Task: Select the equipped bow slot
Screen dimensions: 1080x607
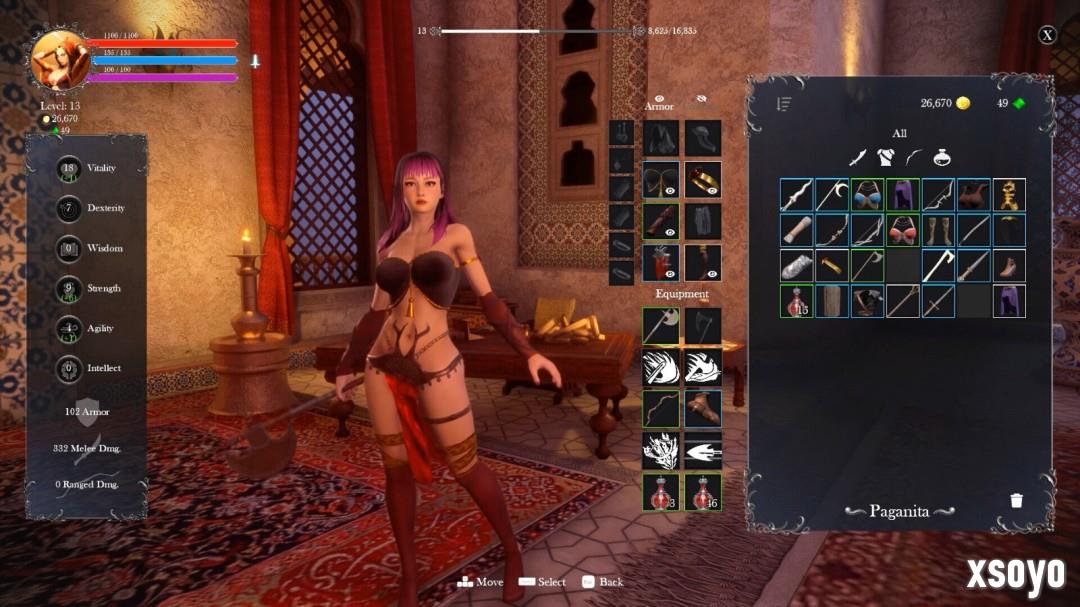Action: (660, 408)
